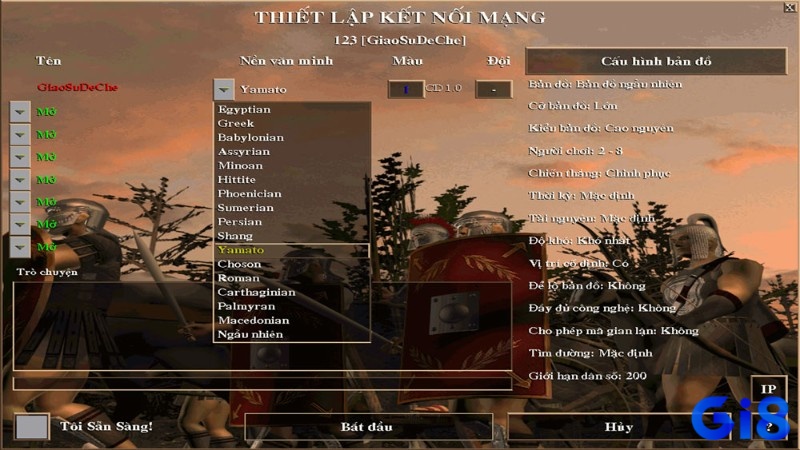The width and height of the screenshot is (800, 450).
Task: Pick the Macedonian civilization
Action: pos(253,320)
